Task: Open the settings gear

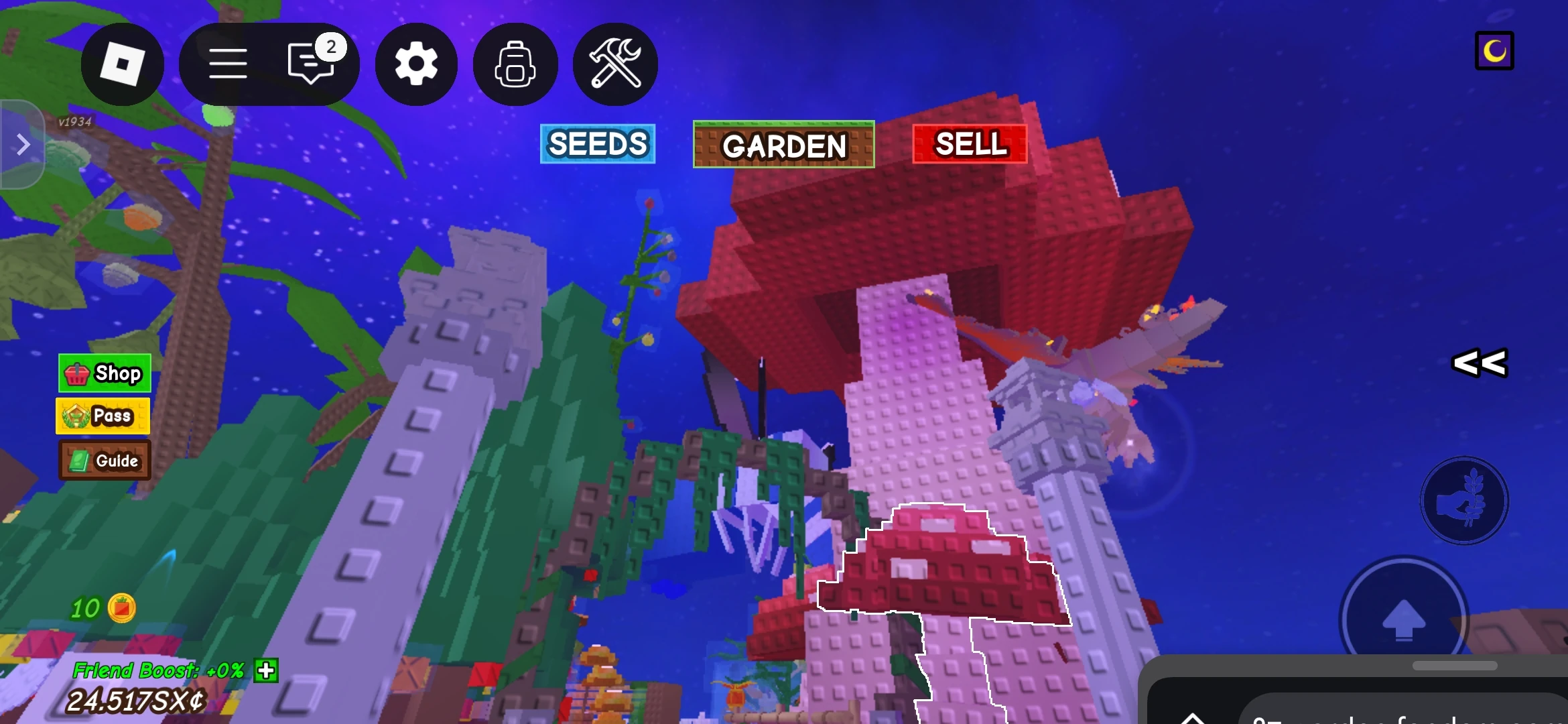Action: point(415,64)
